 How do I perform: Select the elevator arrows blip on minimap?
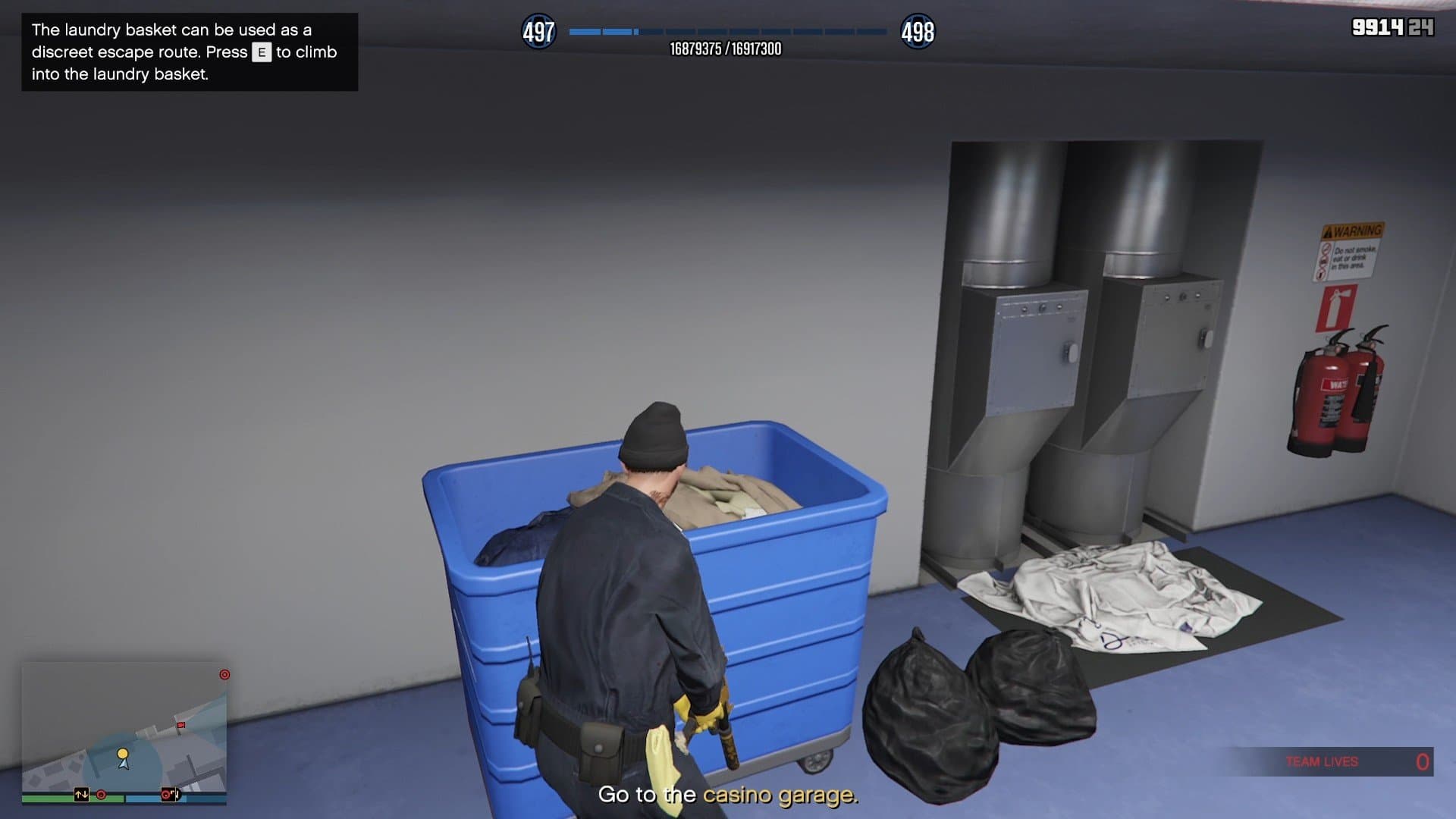coord(81,795)
